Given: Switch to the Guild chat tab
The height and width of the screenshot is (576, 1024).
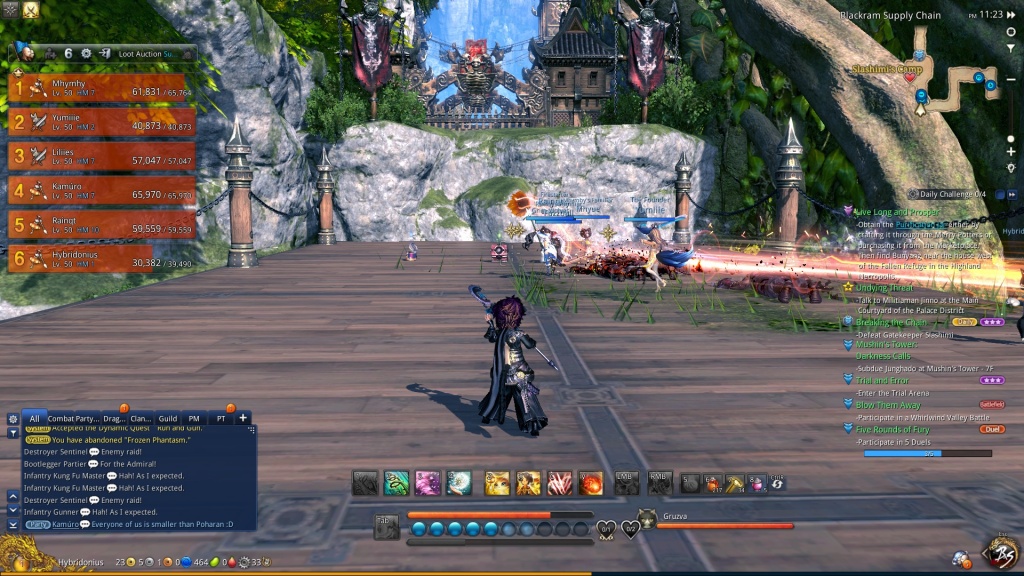Looking at the screenshot, I should pos(167,418).
